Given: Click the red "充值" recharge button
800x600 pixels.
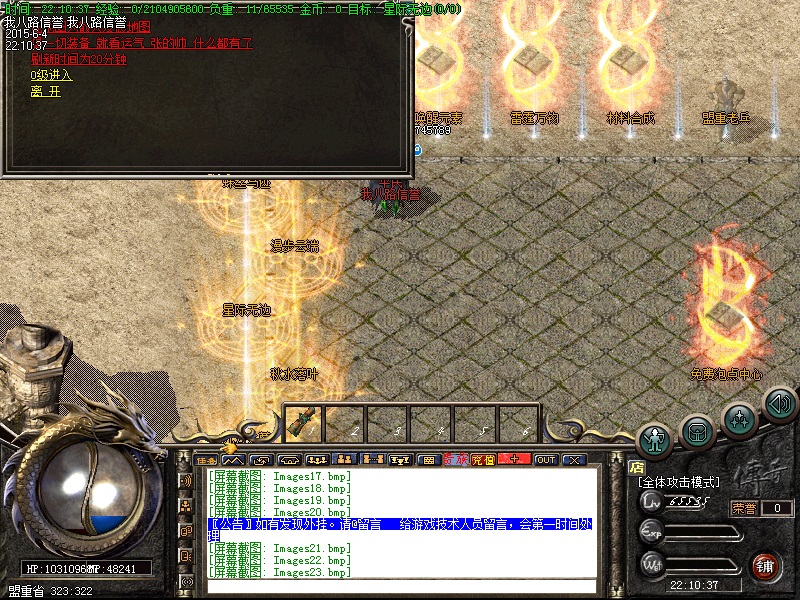Looking at the screenshot, I should pos(483,460).
